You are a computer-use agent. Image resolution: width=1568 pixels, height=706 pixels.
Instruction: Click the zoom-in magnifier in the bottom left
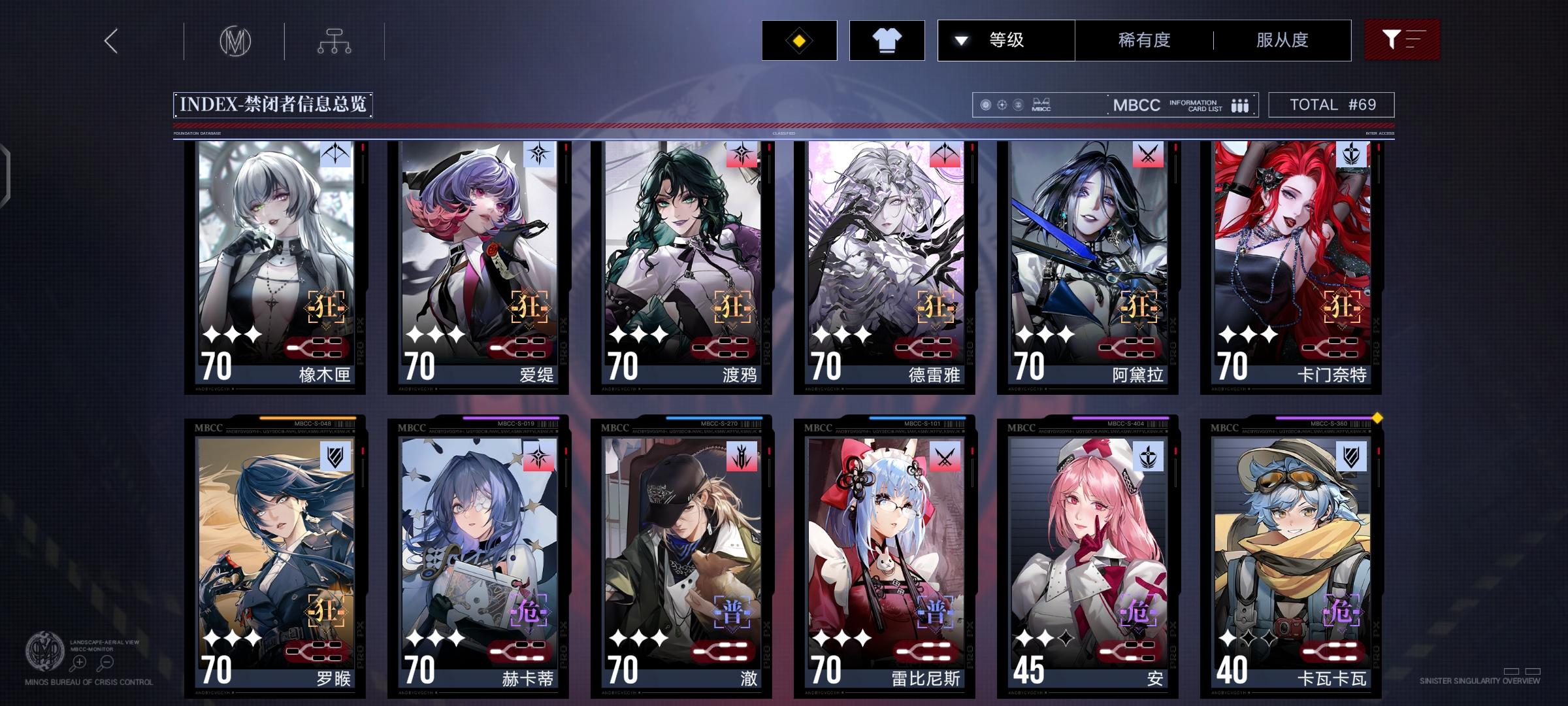[79, 662]
